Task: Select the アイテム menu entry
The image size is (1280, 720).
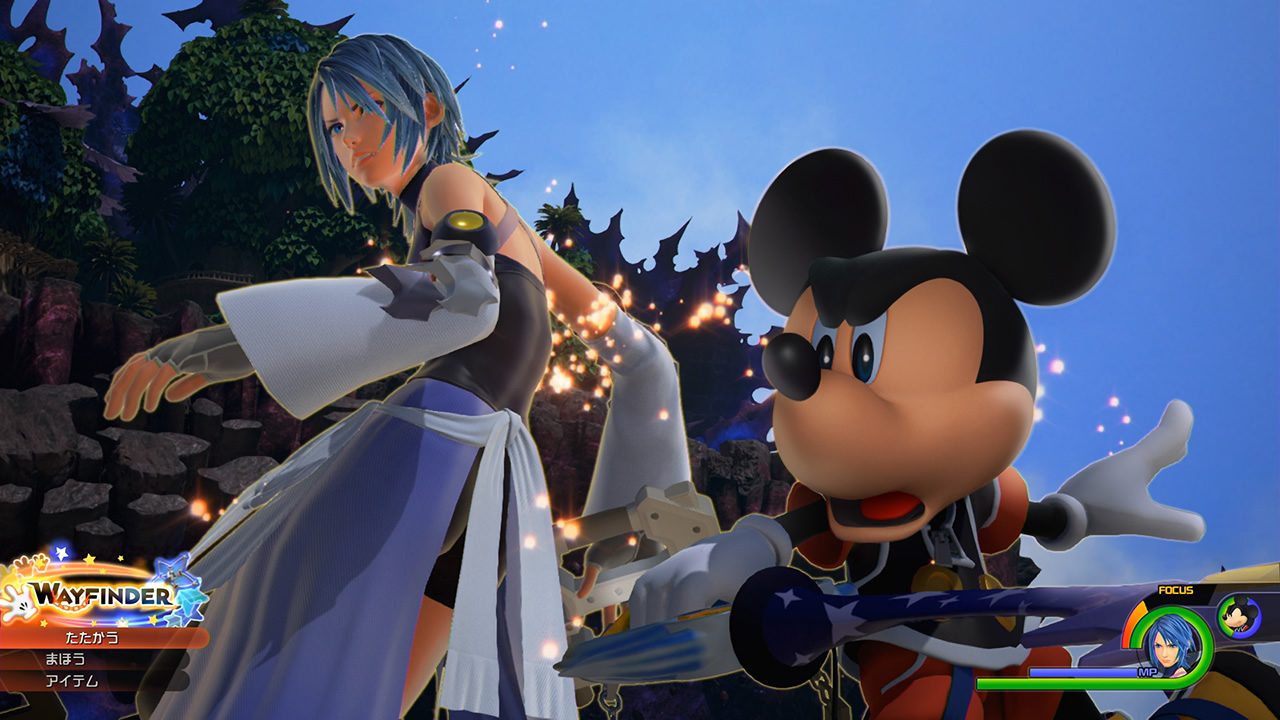Action: [71, 679]
